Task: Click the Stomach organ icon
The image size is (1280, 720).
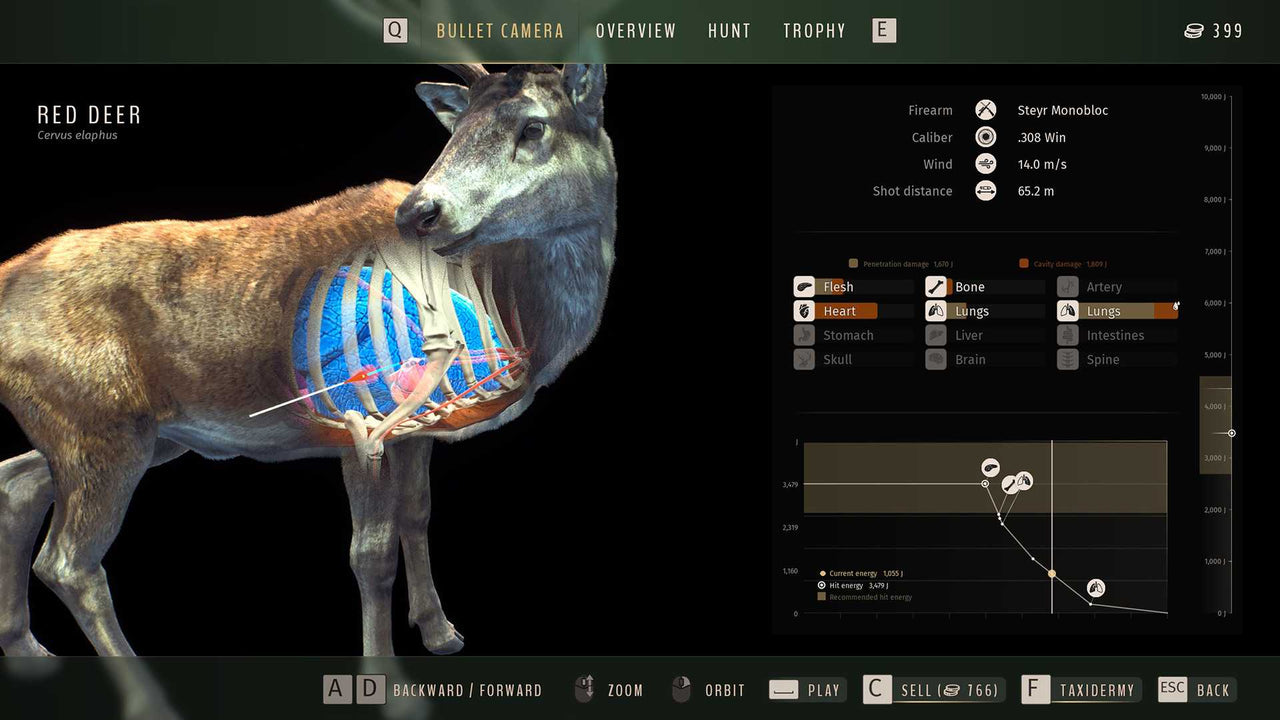Action: pos(804,335)
